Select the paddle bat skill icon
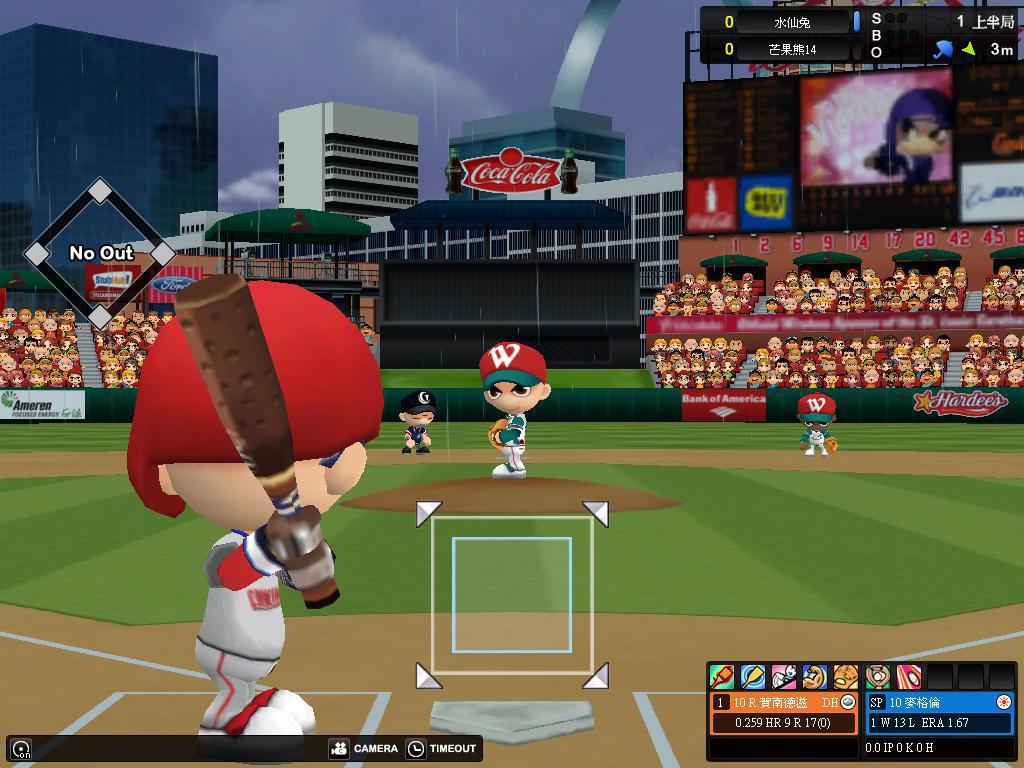This screenshot has height=768, width=1024. click(752, 677)
